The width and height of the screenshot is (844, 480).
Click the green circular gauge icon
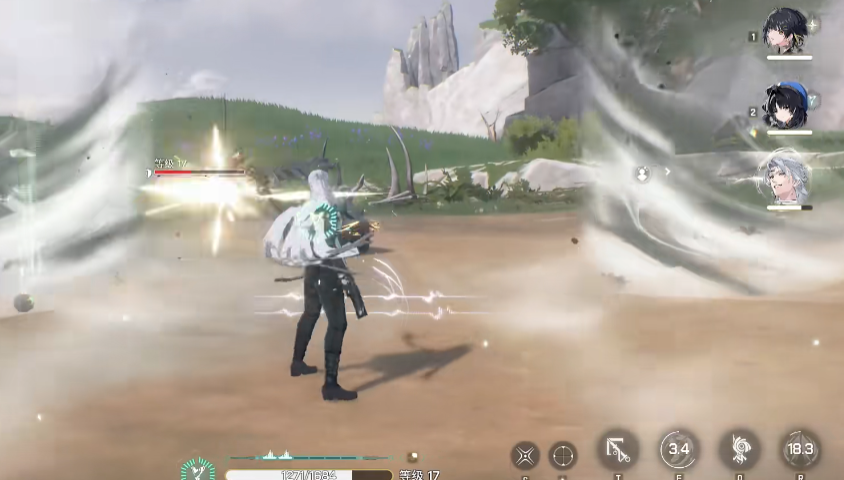coord(198,468)
